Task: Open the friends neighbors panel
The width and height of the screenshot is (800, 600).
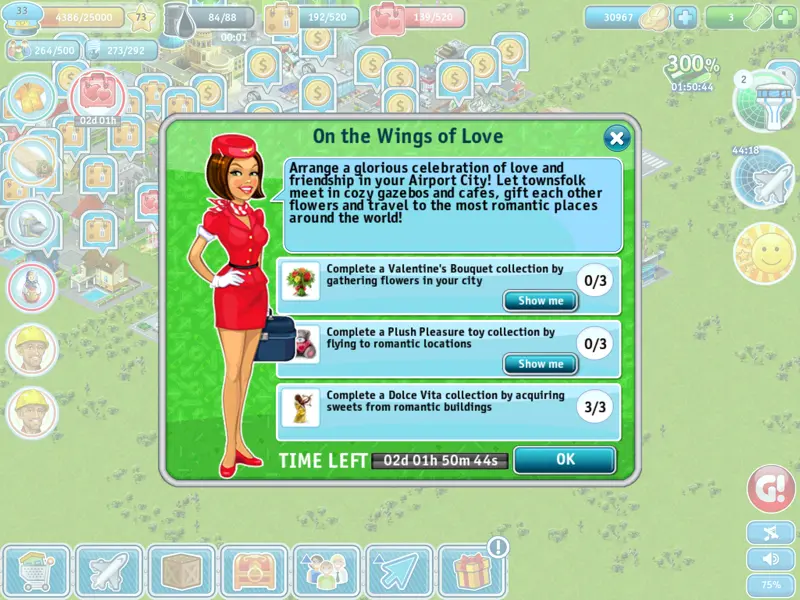Action: pos(326,572)
